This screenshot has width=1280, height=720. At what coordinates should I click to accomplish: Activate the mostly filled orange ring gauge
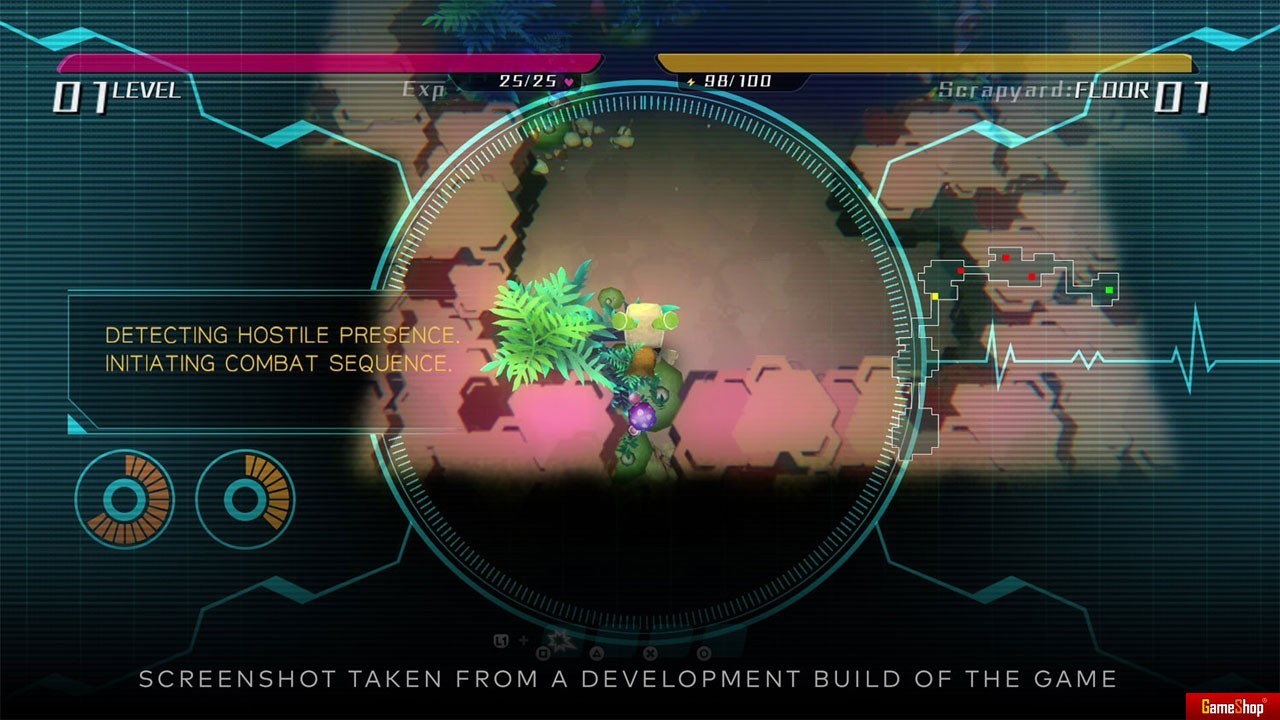(125, 499)
